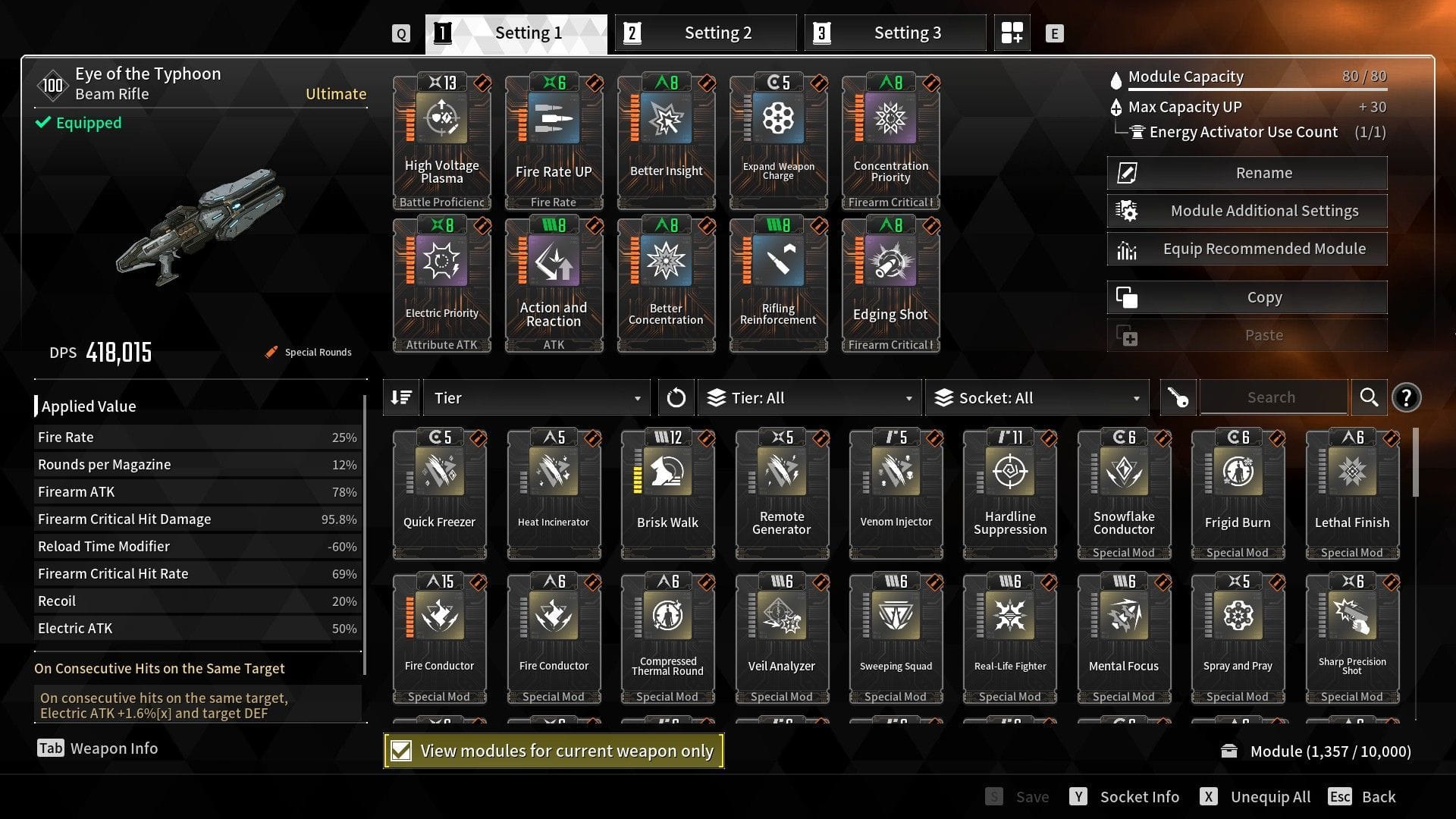Open the Tier sort dropdown
Screen dimensions: 1456x819
click(x=535, y=397)
